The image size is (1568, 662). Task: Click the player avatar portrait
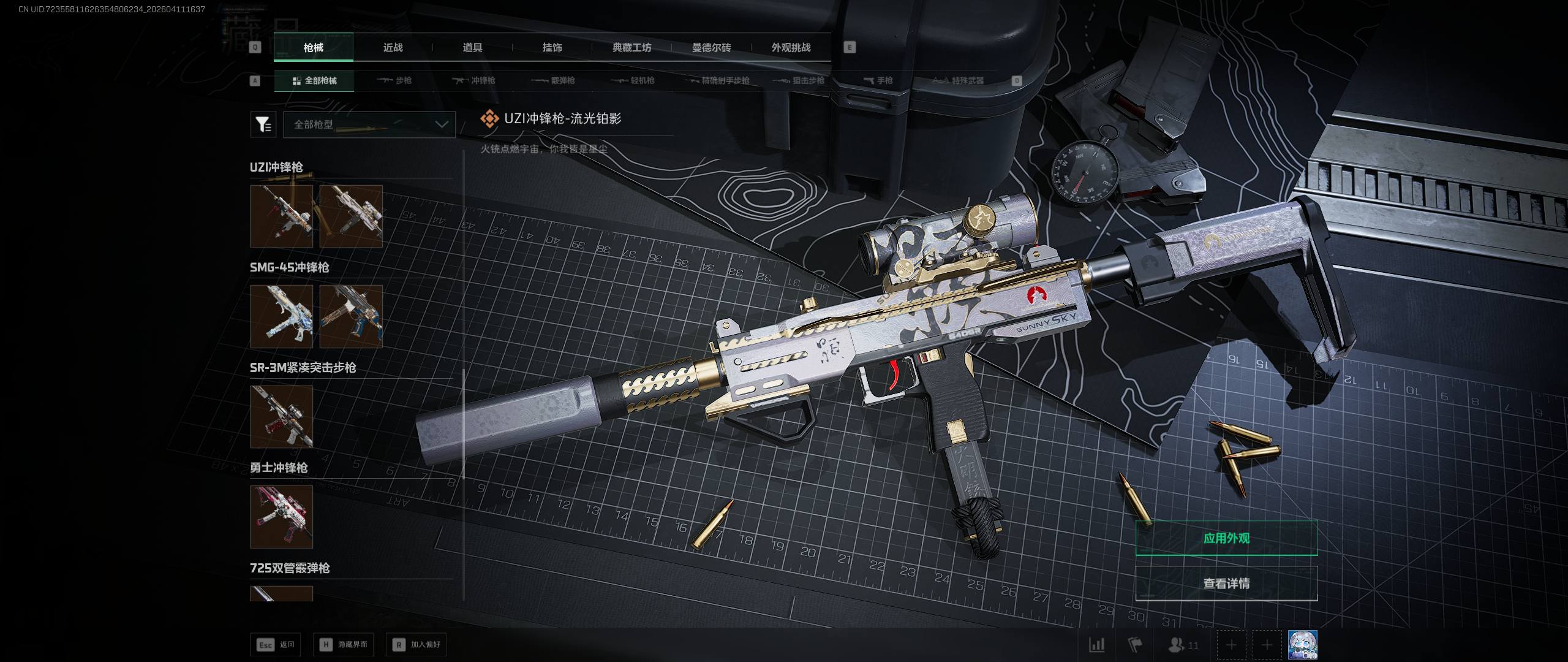(x=1302, y=645)
